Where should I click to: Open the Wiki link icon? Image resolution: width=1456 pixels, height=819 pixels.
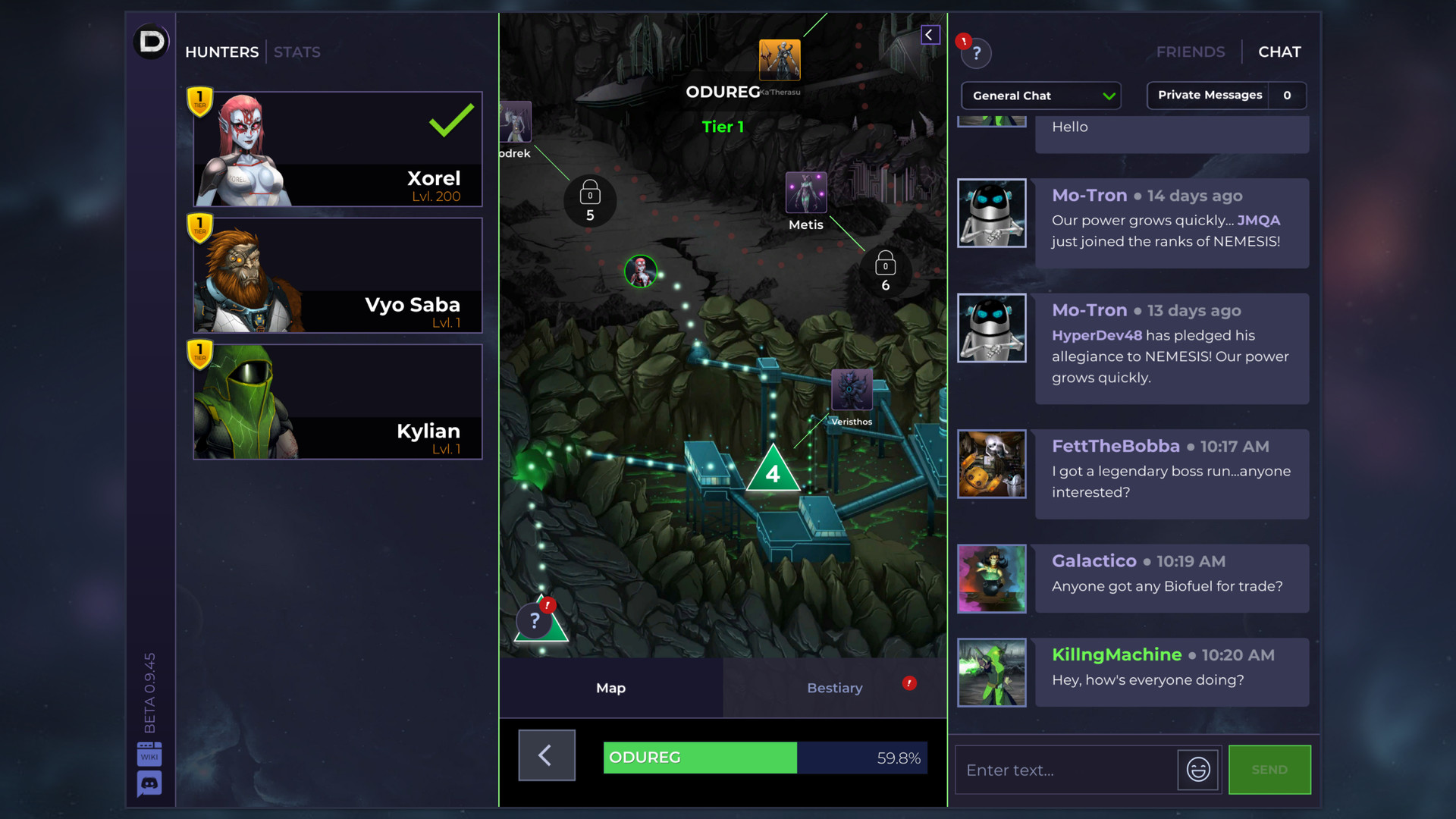pyautogui.click(x=149, y=755)
